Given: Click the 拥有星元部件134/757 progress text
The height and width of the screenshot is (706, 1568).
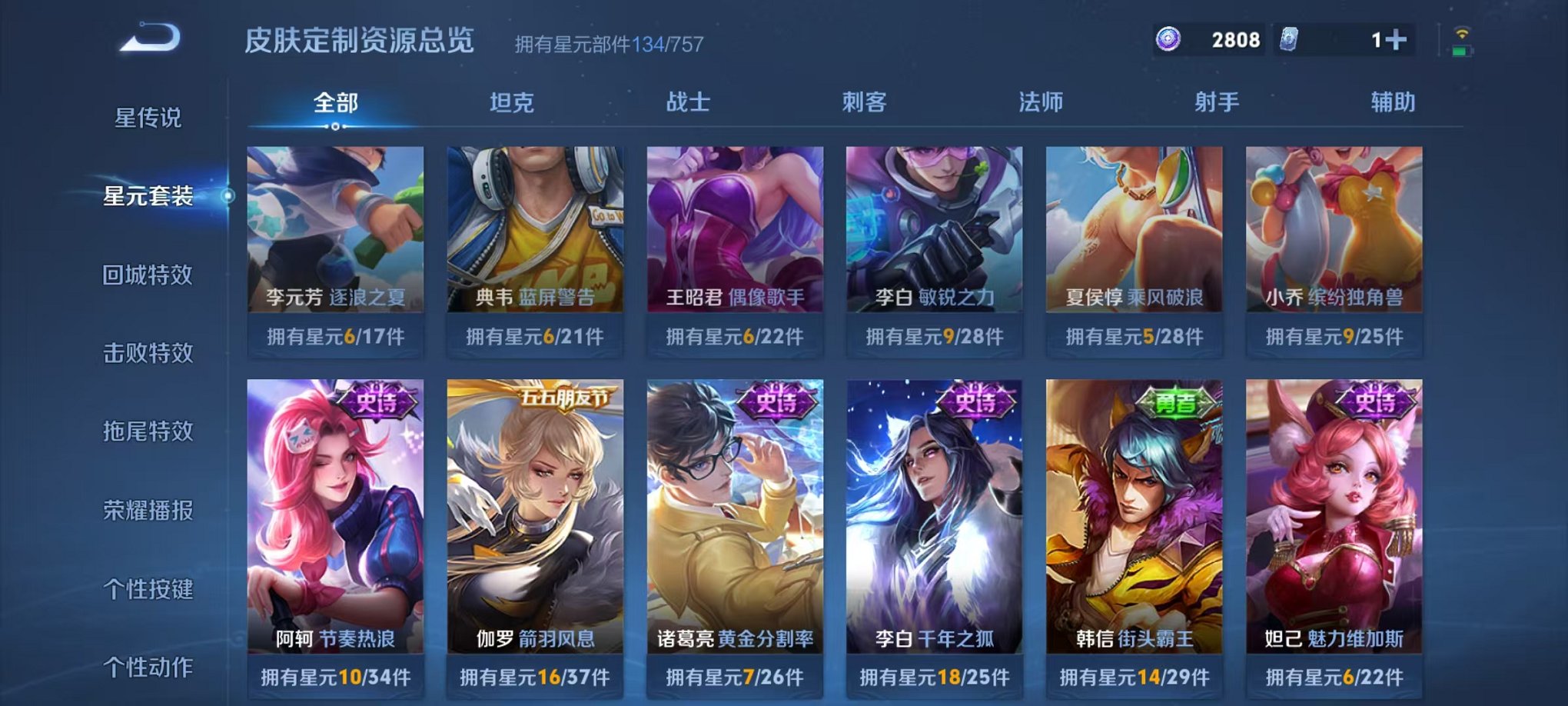Looking at the screenshot, I should tap(607, 44).
